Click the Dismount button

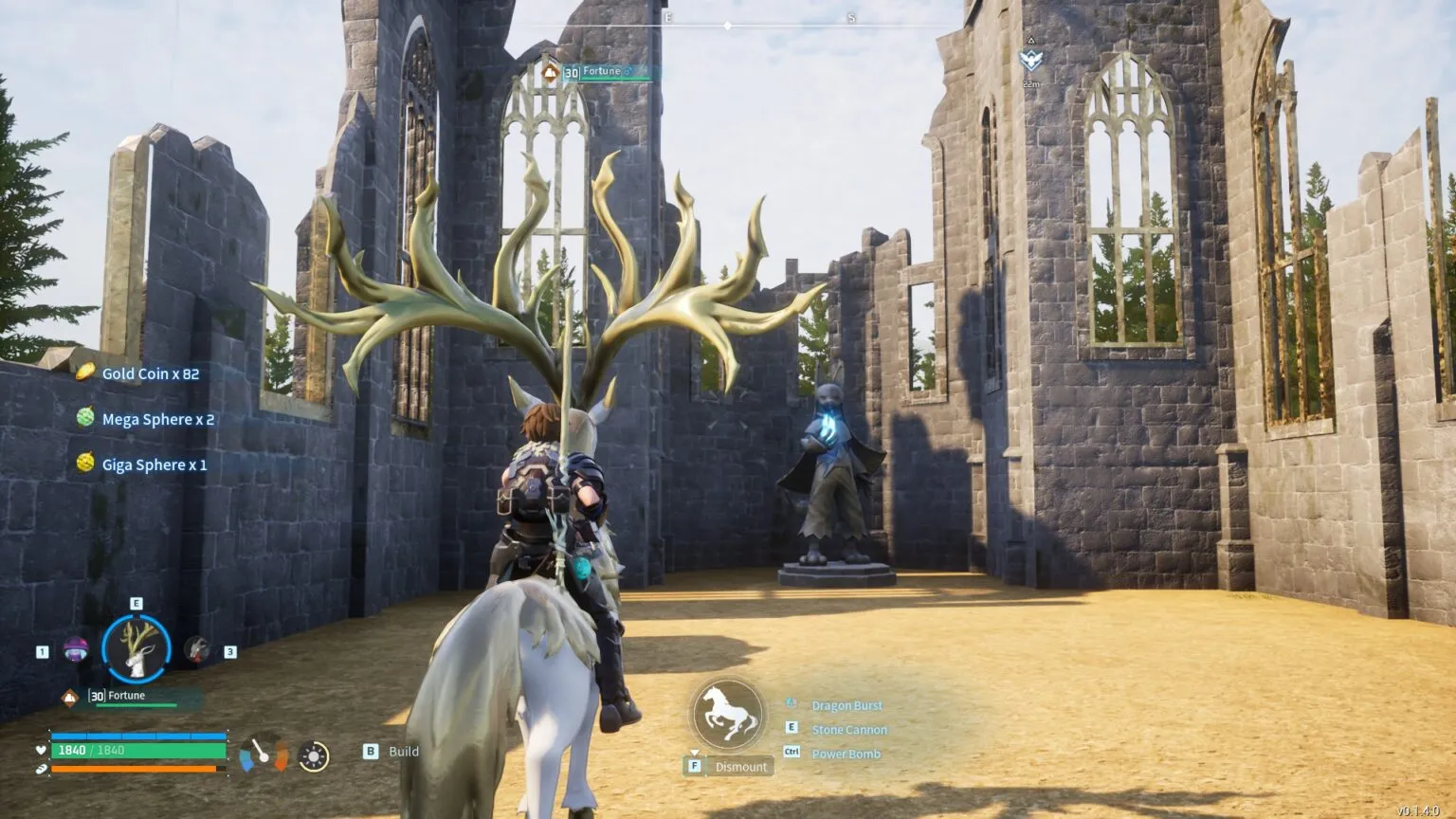tap(740, 767)
